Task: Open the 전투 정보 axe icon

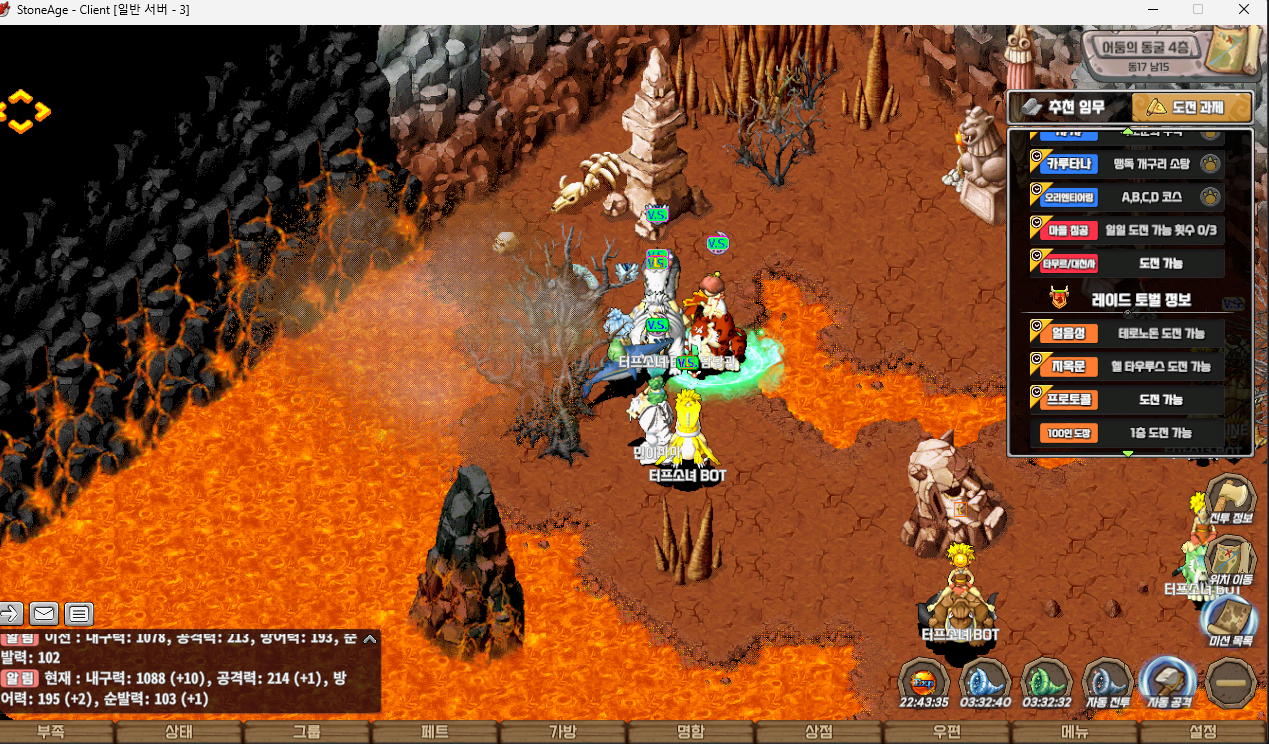Action: [1230, 499]
